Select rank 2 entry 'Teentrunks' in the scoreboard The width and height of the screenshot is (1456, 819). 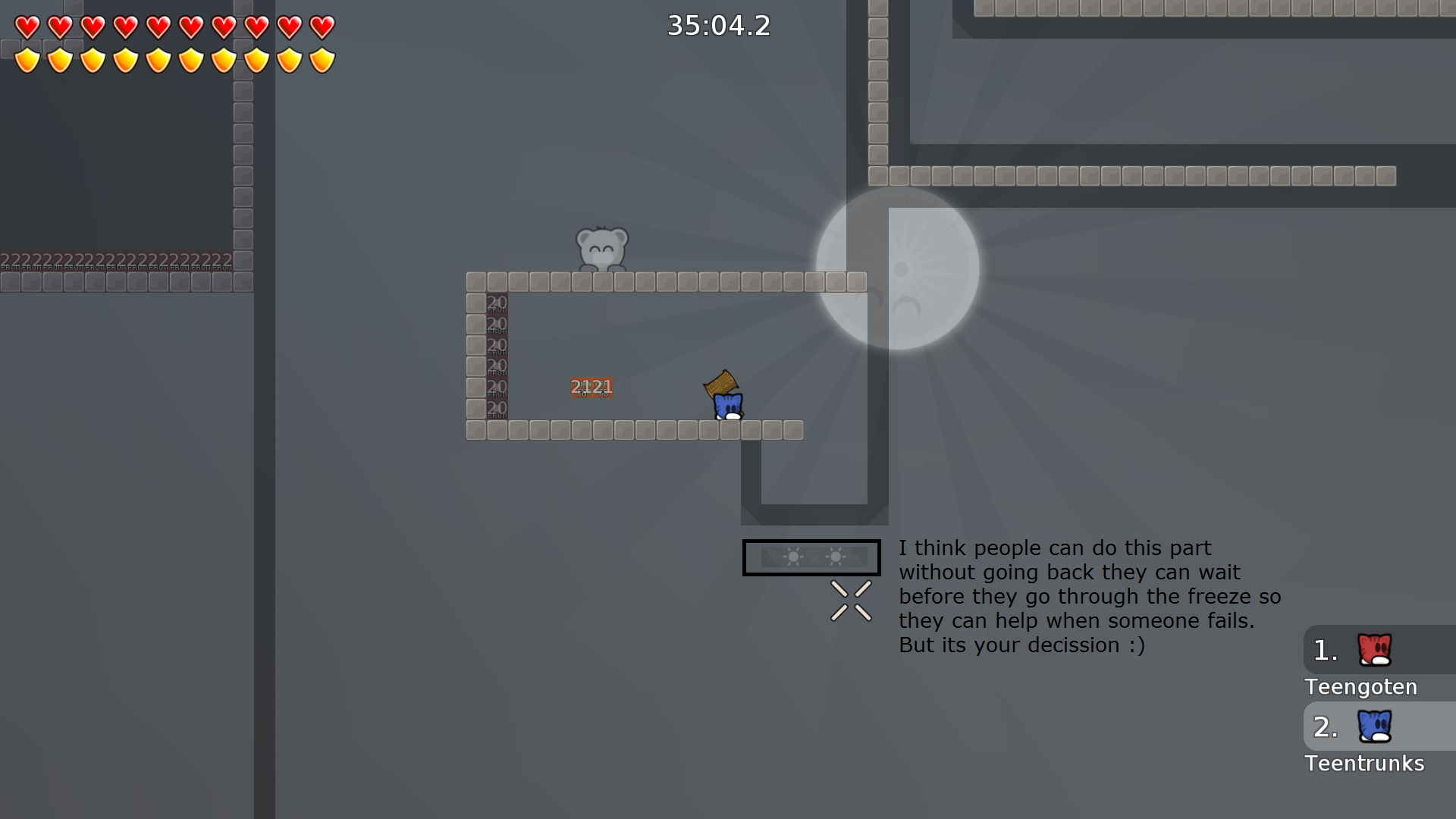tap(1363, 764)
